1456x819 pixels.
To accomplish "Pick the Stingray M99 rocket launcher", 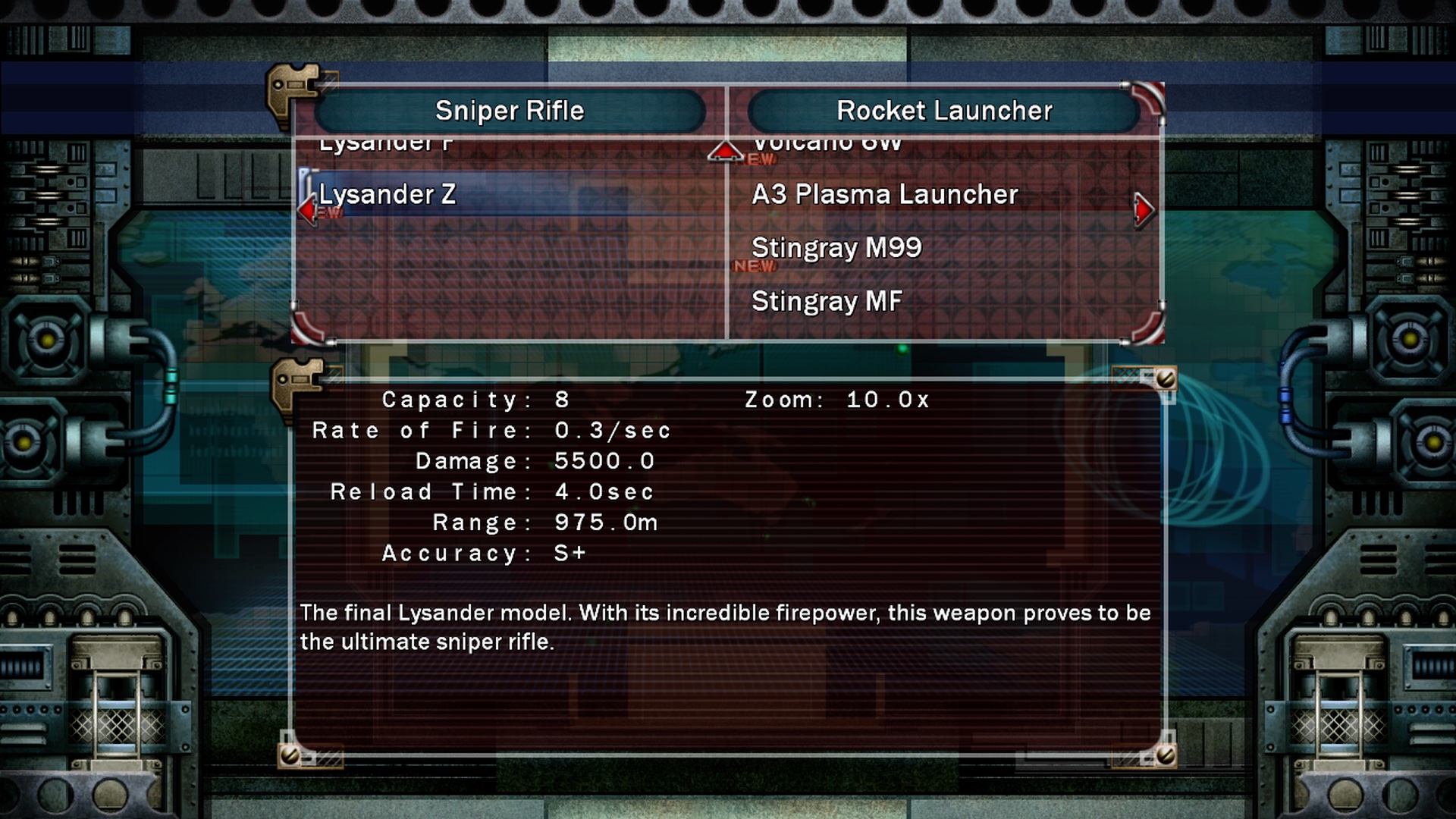I will pos(836,248).
